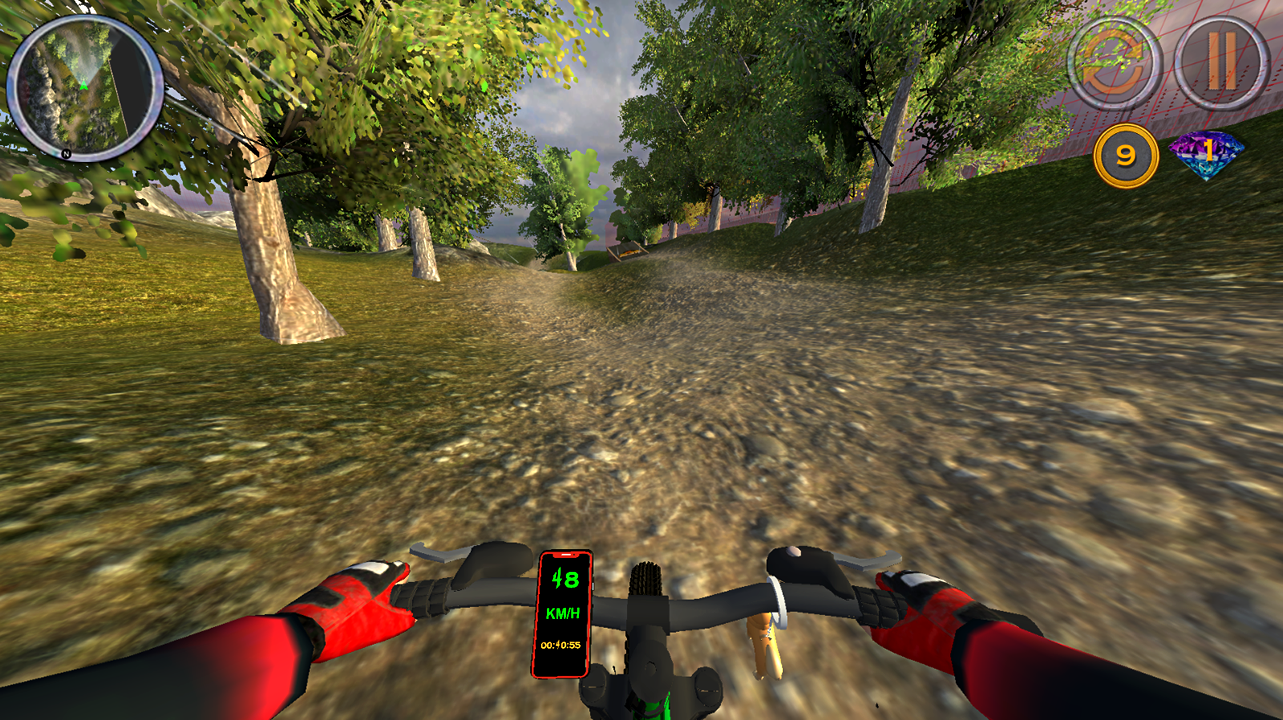
Task: Click the gold coin counter showing 9
Action: (1126, 151)
